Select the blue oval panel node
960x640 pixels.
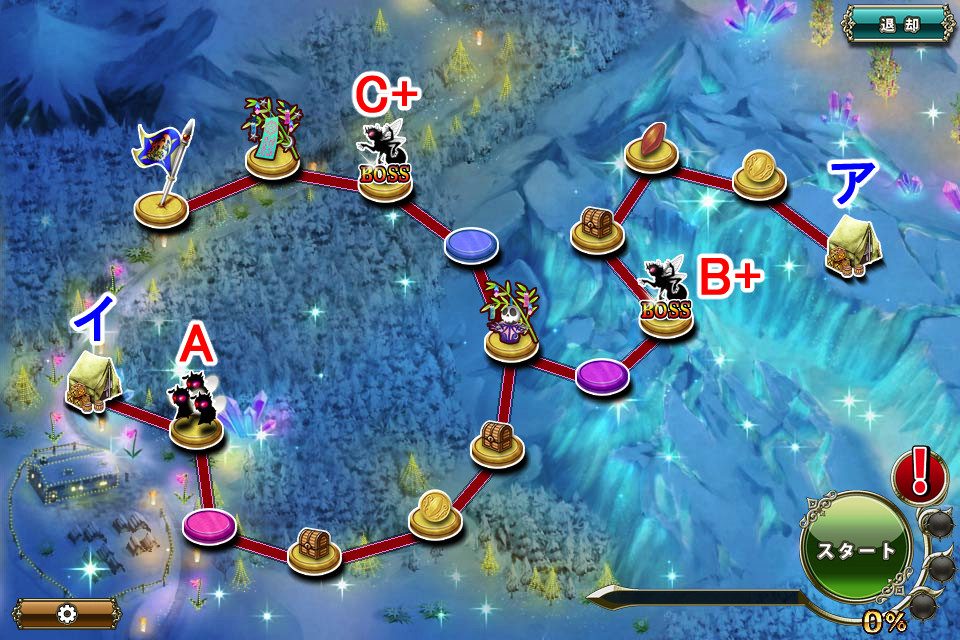point(473,245)
